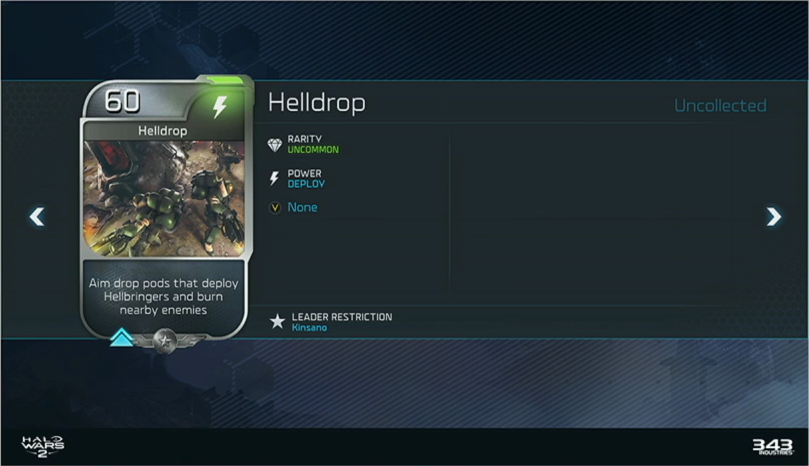Select the Helldrop card
The width and height of the screenshot is (809, 466).
pos(164,210)
